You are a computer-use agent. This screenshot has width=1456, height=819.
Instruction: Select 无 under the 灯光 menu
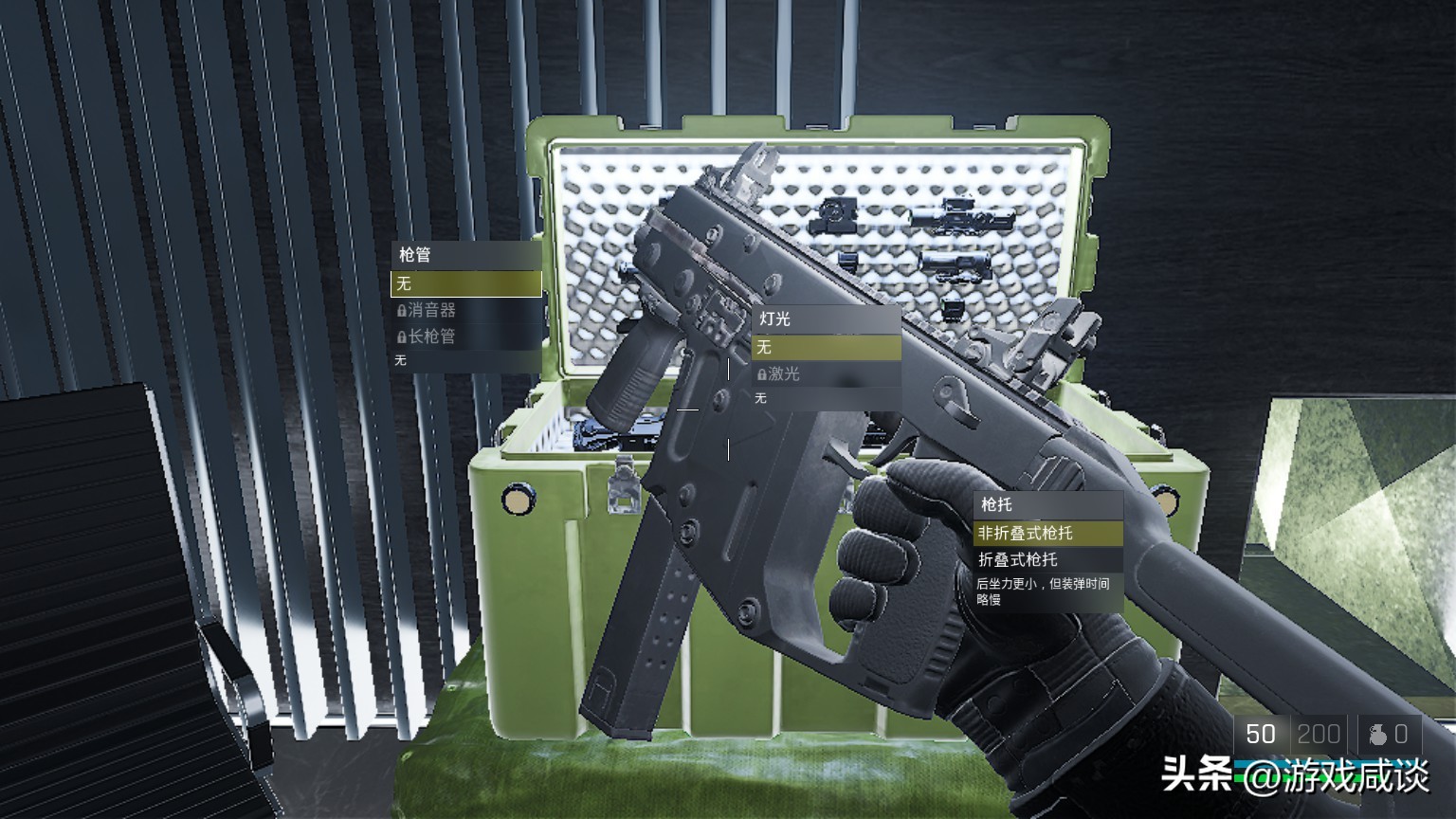coord(825,348)
